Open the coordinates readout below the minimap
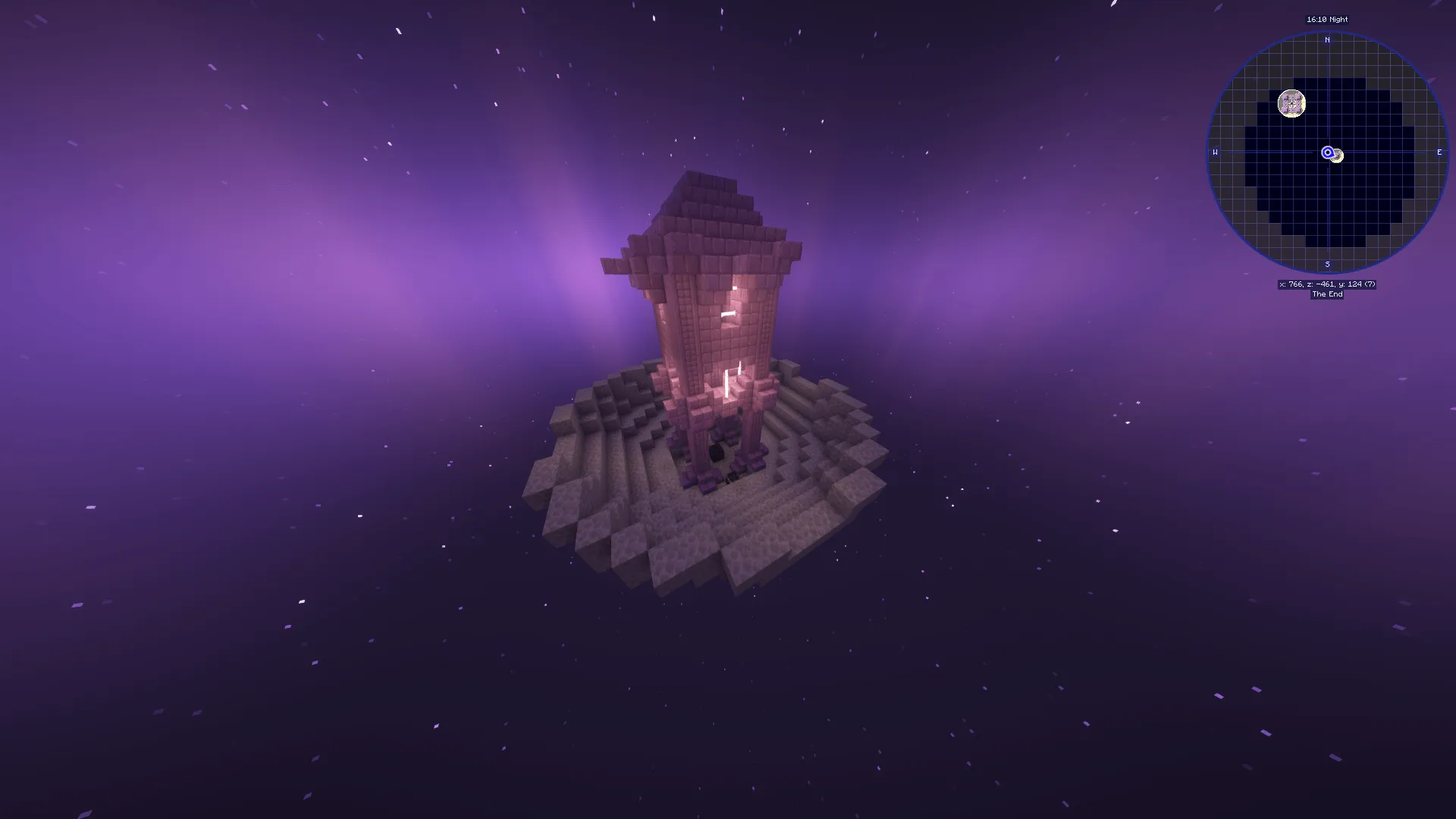The image size is (1456, 819). point(1326,284)
